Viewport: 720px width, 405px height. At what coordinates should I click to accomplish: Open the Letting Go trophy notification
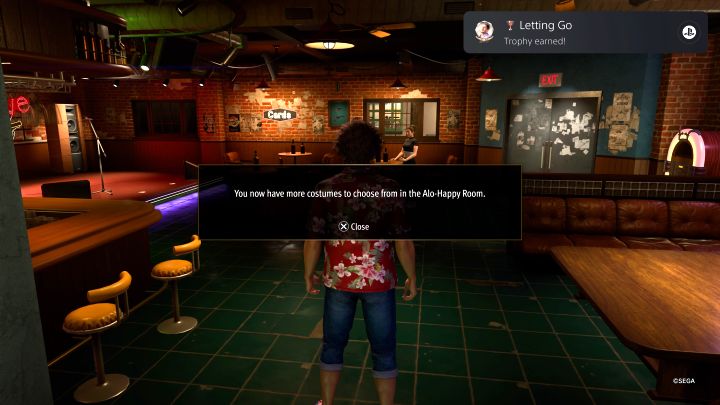pos(585,32)
